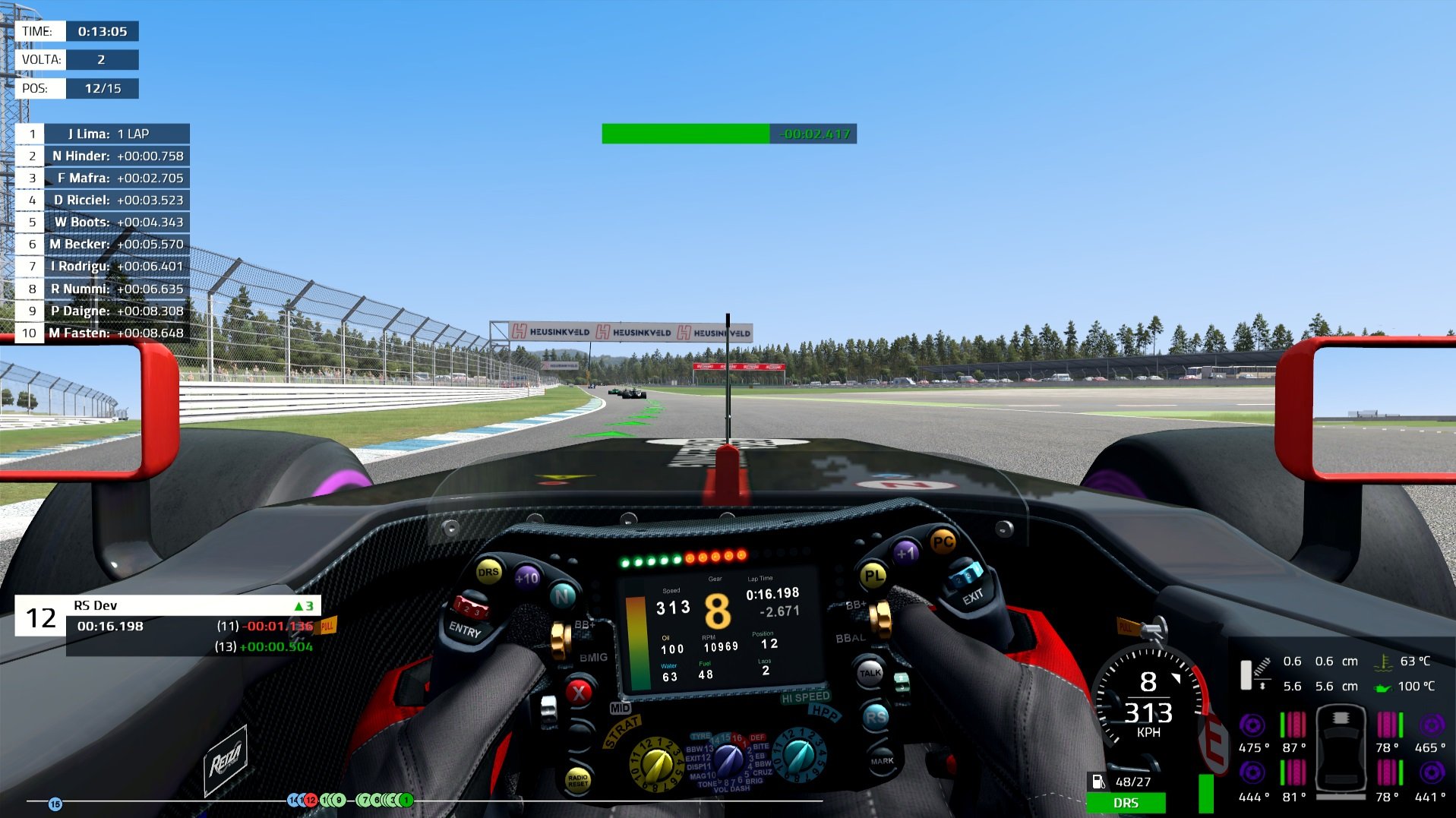Click the green delta time bar at top
The height and width of the screenshot is (818, 1456).
click(x=684, y=134)
